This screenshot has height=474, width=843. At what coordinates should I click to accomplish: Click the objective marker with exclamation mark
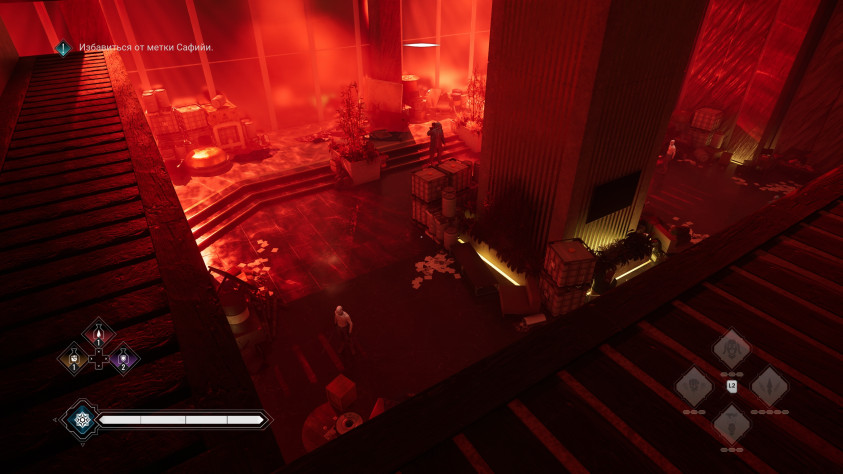click(63, 48)
